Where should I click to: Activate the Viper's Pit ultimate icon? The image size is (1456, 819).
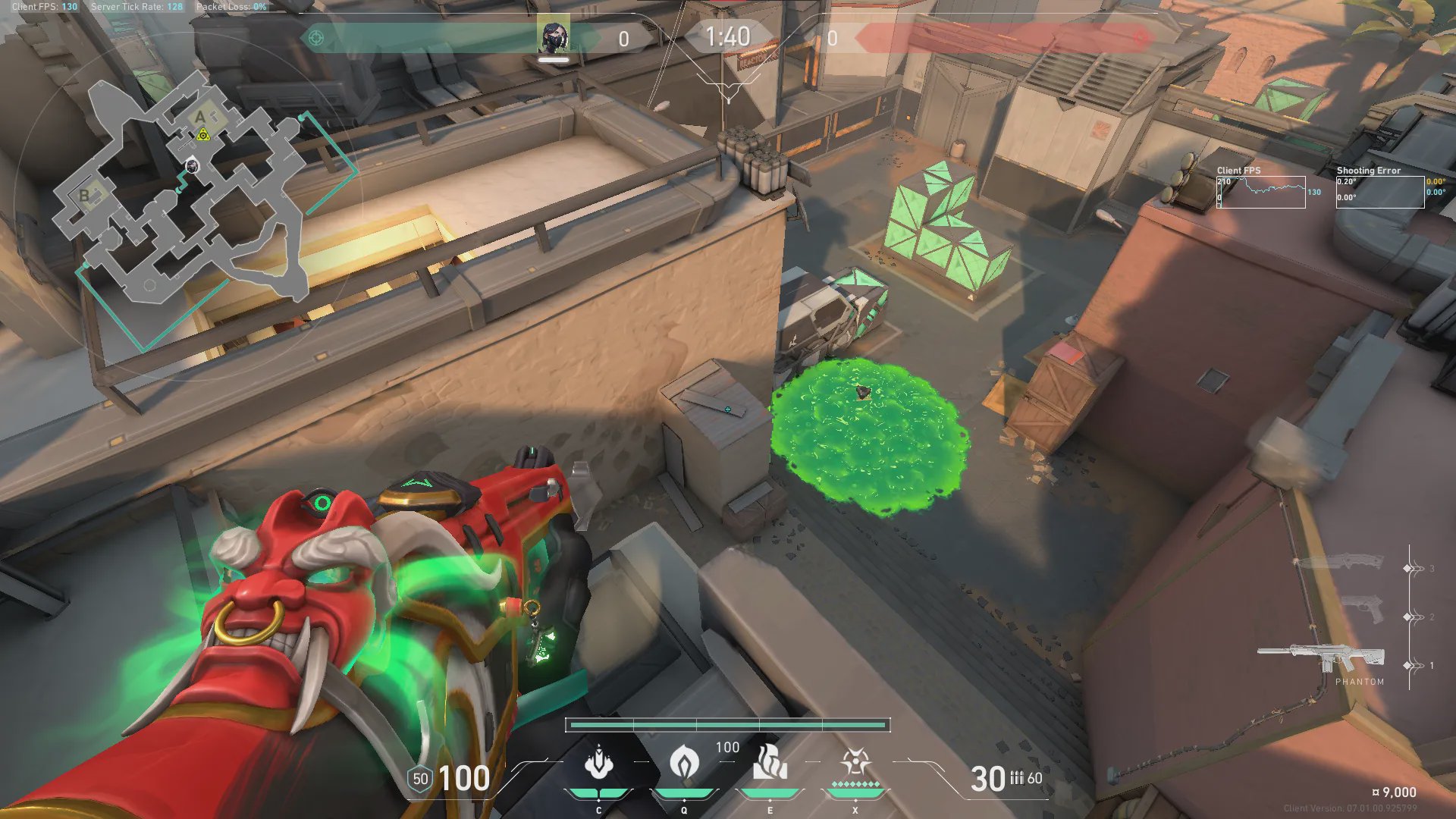855,763
